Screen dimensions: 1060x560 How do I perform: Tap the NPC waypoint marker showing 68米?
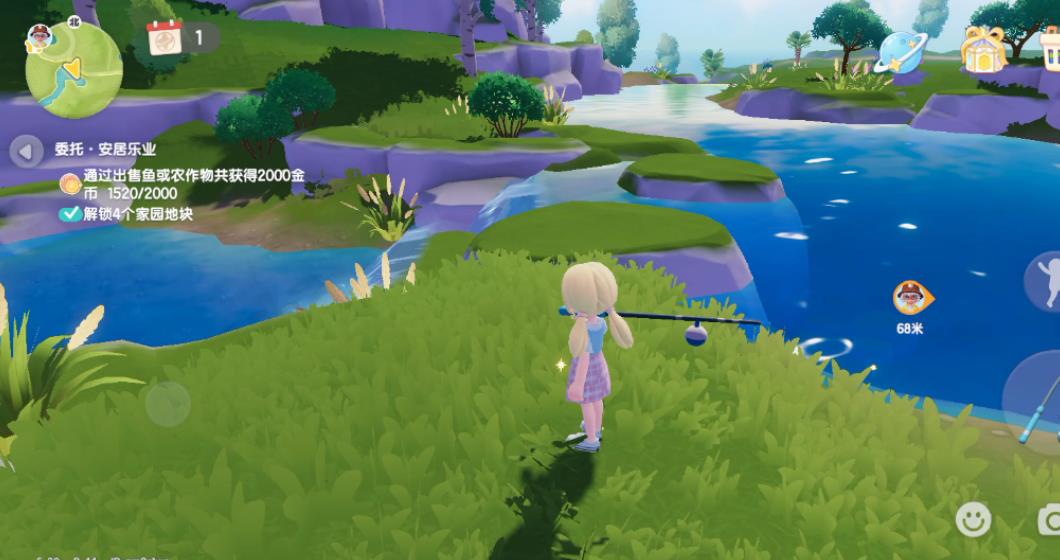pos(910,297)
